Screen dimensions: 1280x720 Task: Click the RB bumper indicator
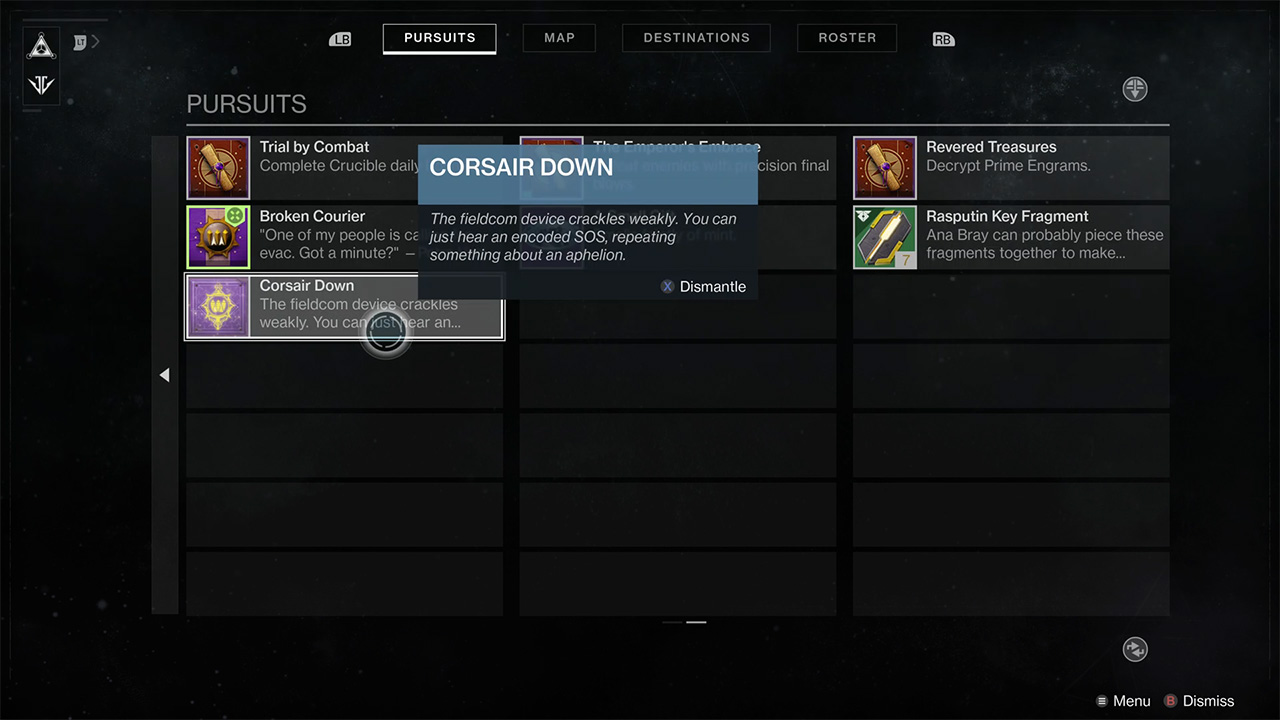point(942,37)
